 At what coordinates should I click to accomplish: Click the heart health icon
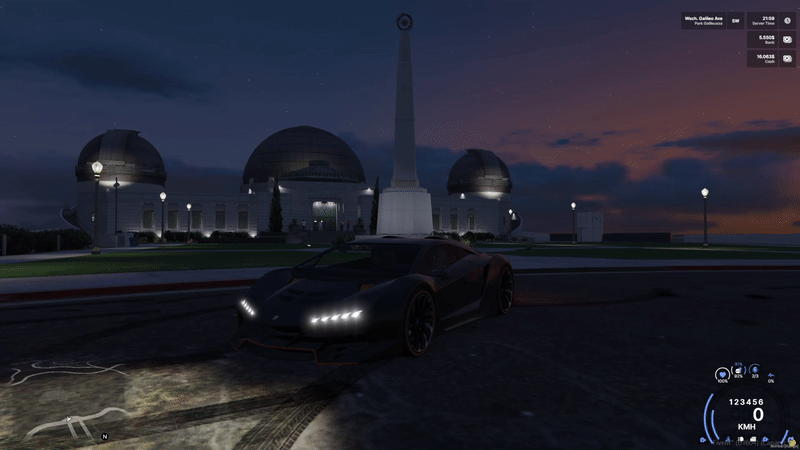coord(722,373)
